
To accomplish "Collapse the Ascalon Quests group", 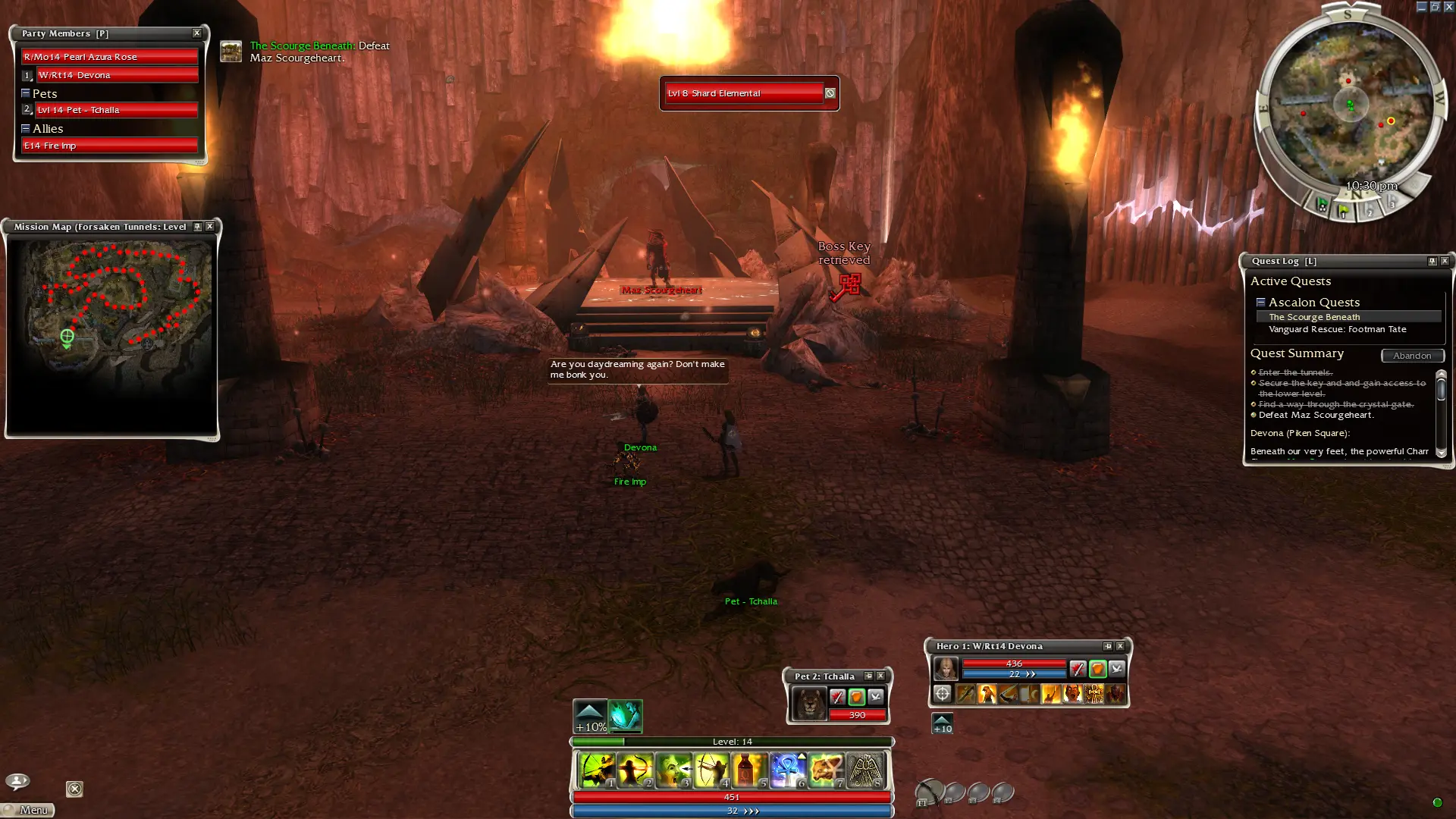I will (1260, 302).
